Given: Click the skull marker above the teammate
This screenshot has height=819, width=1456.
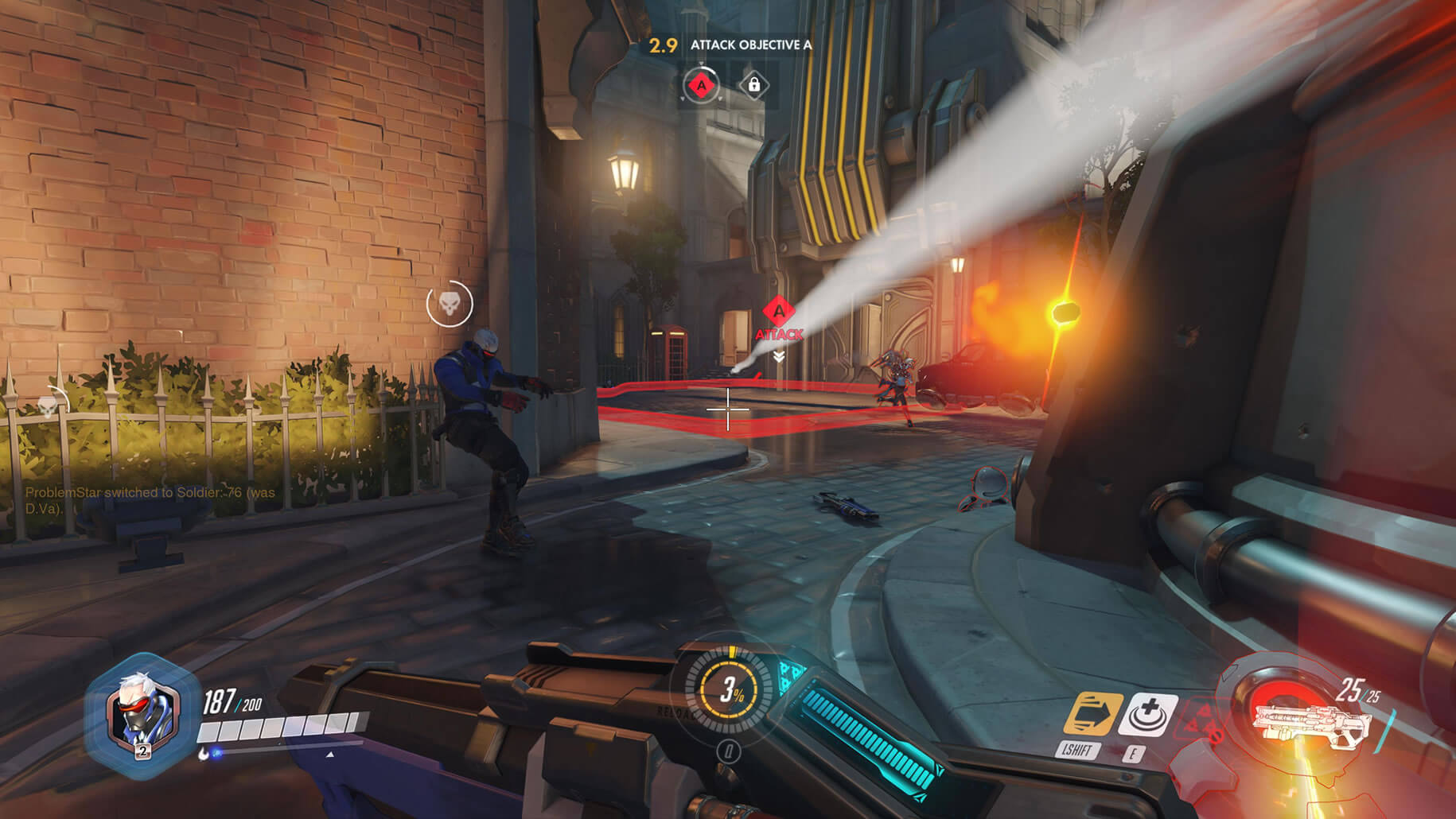Looking at the screenshot, I should (x=450, y=303).
